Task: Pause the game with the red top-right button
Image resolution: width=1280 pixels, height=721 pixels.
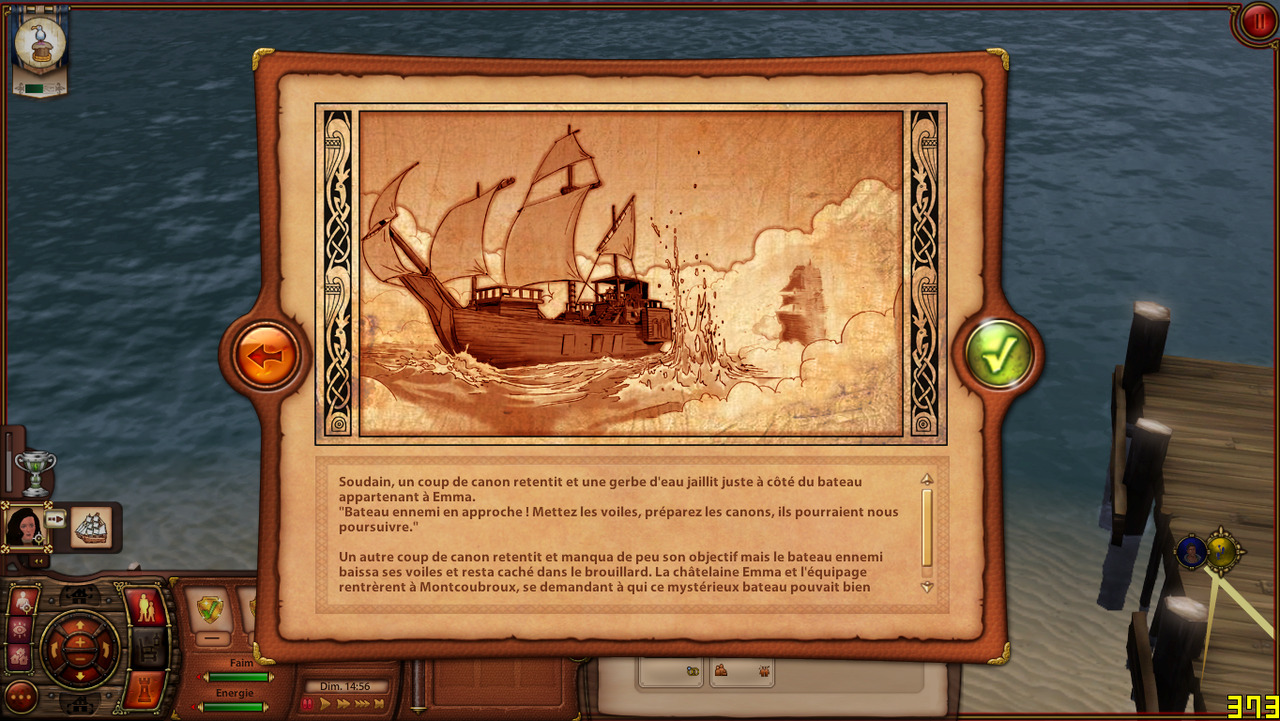Action: [x=1257, y=22]
